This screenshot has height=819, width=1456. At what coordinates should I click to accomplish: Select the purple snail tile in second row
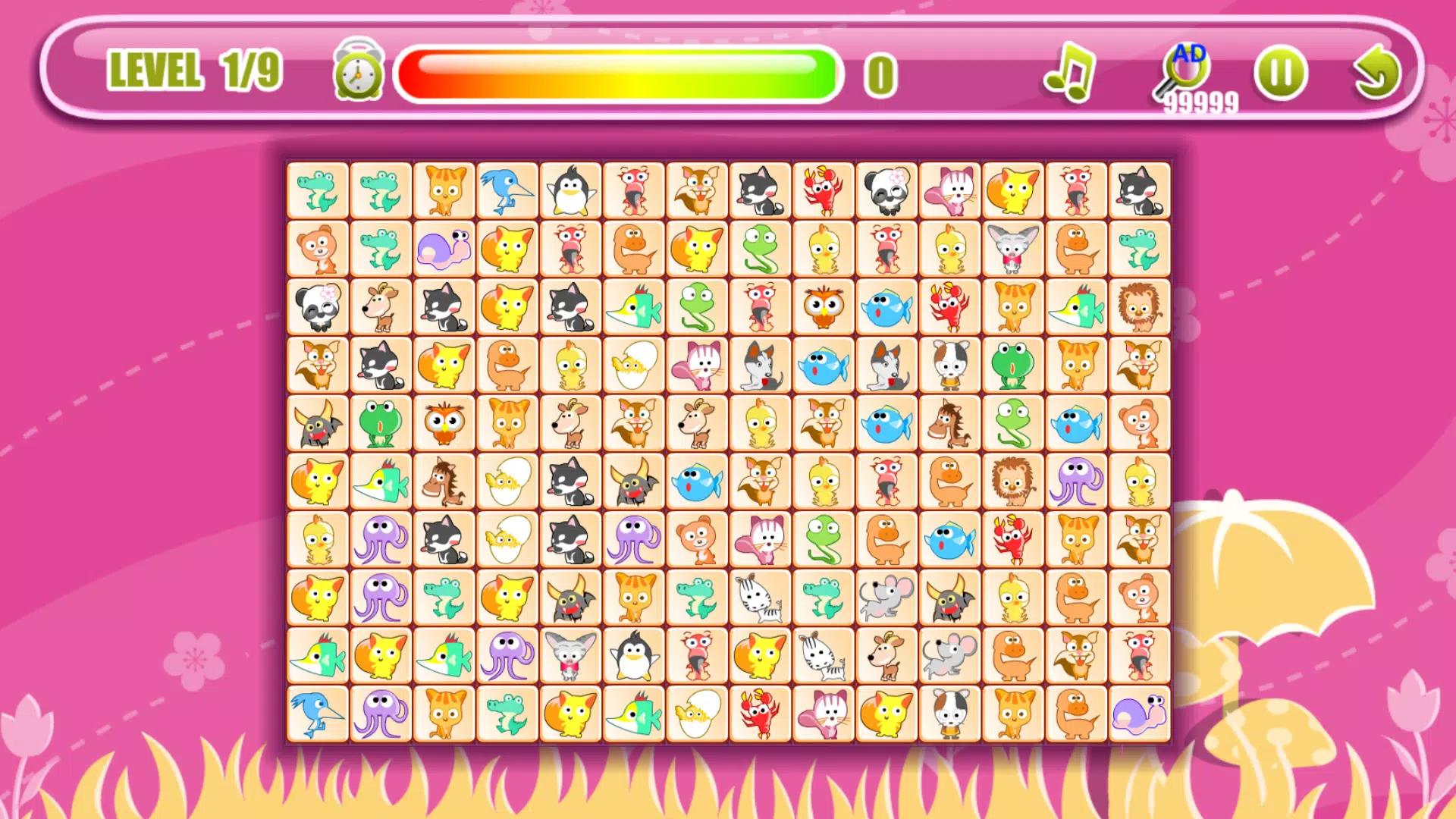444,248
